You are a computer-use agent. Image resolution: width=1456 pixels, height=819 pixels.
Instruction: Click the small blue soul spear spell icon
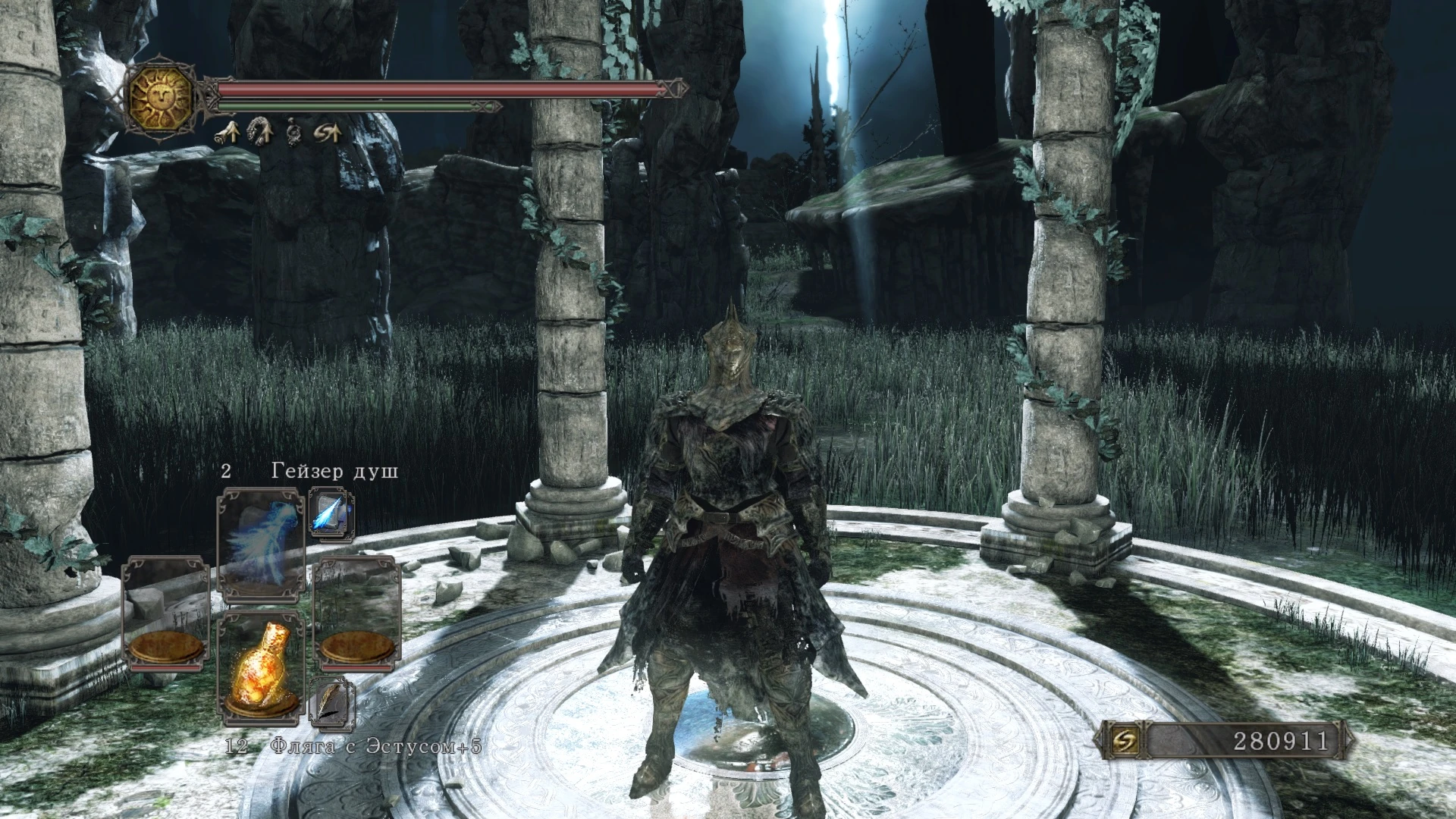coord(331,512)
